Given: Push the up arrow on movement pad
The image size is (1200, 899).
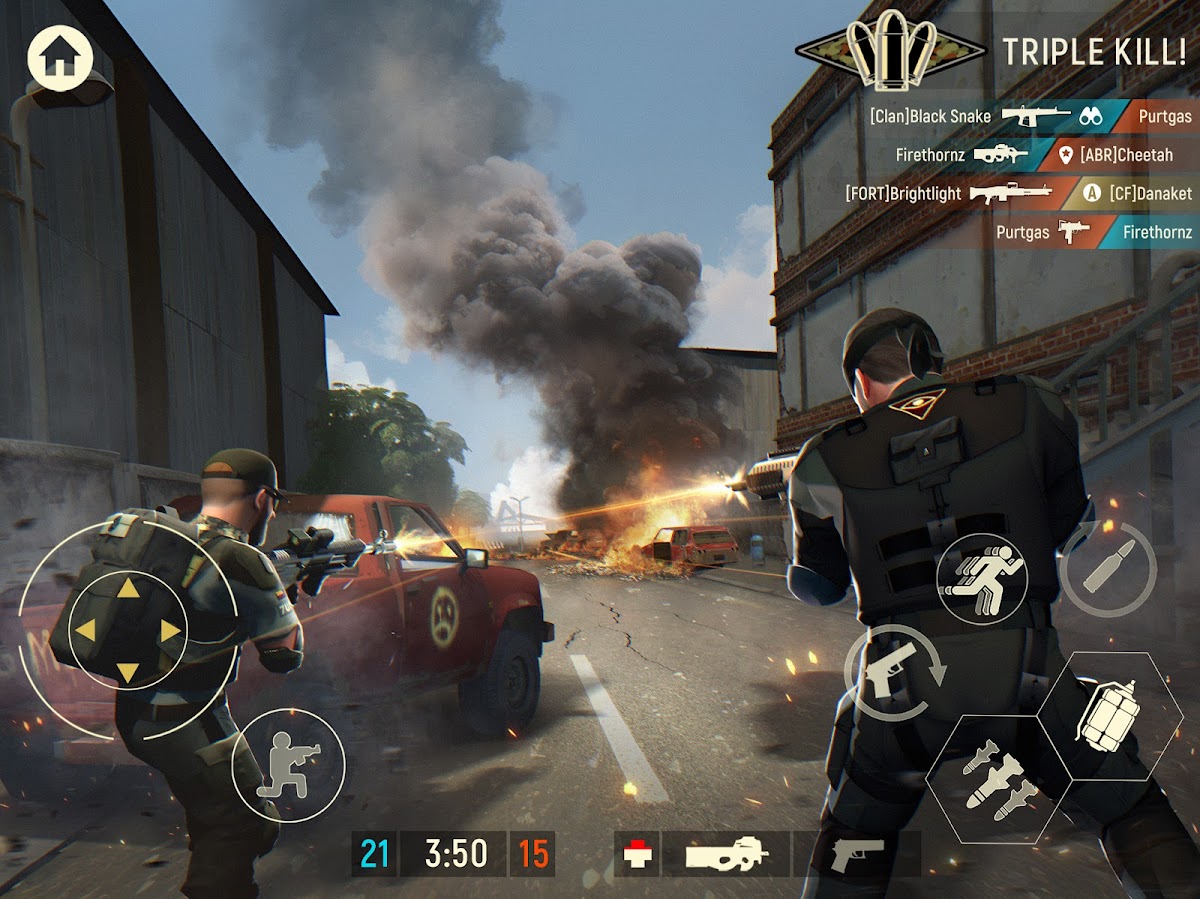Looking at the screenshot, I should pos(128,589).
